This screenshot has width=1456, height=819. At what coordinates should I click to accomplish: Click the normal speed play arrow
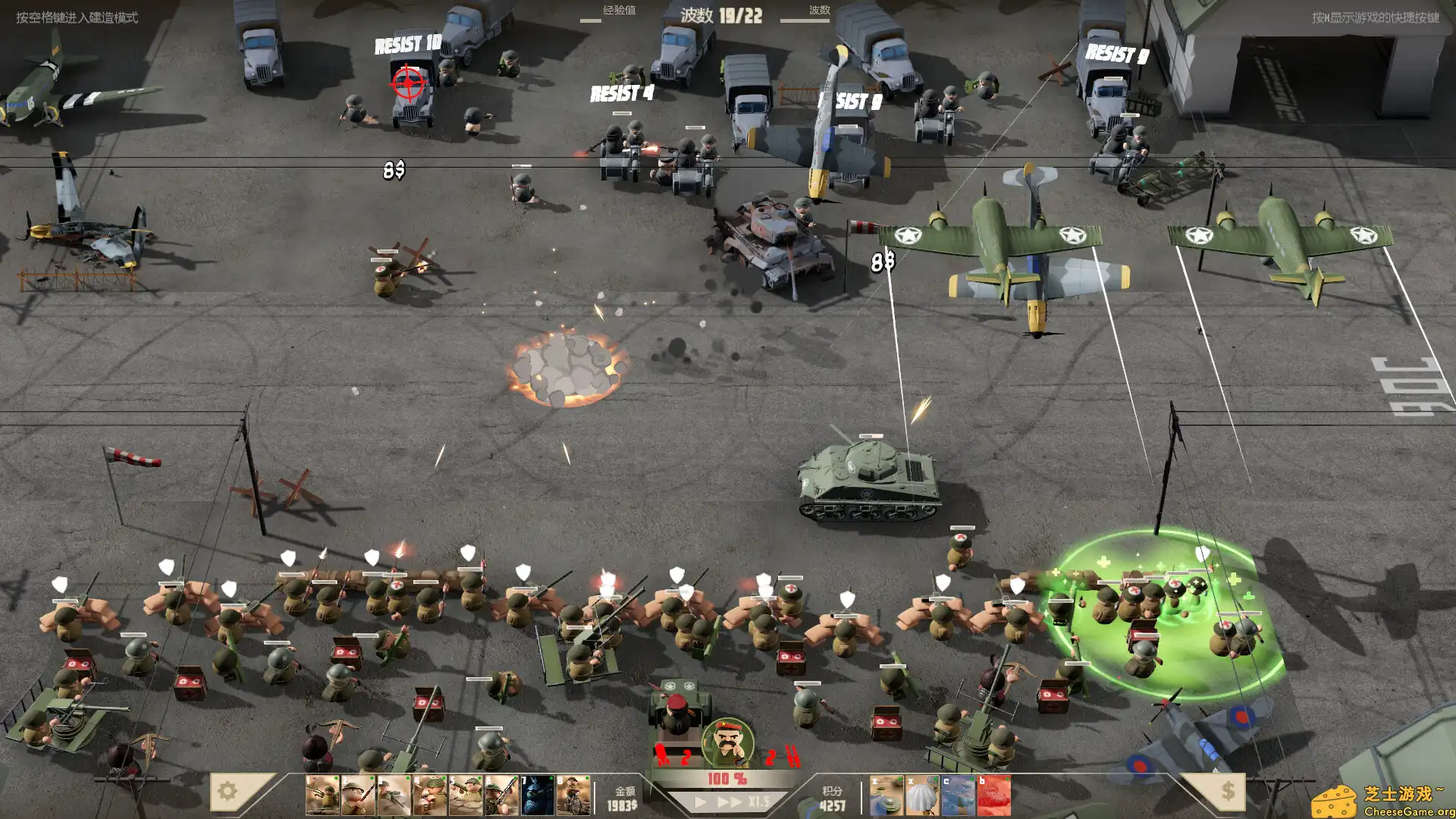(x=698, y=801)
